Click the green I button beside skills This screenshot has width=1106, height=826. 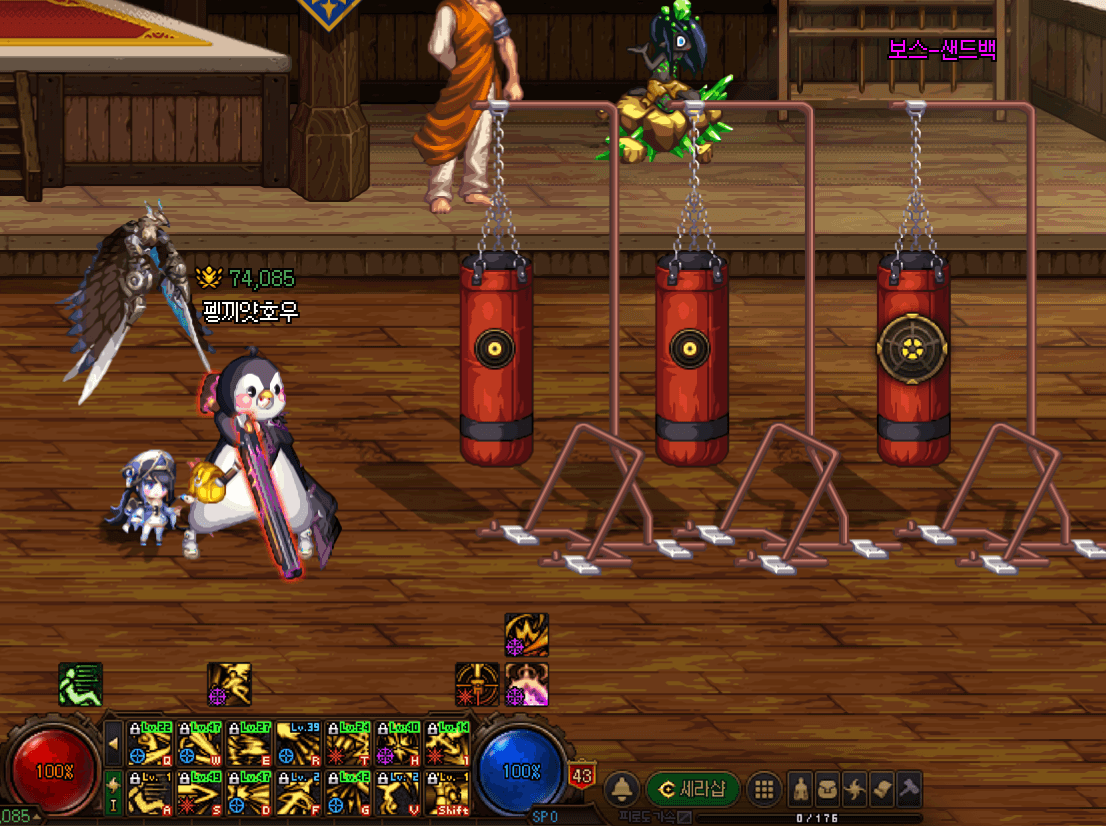coord(114,793)
